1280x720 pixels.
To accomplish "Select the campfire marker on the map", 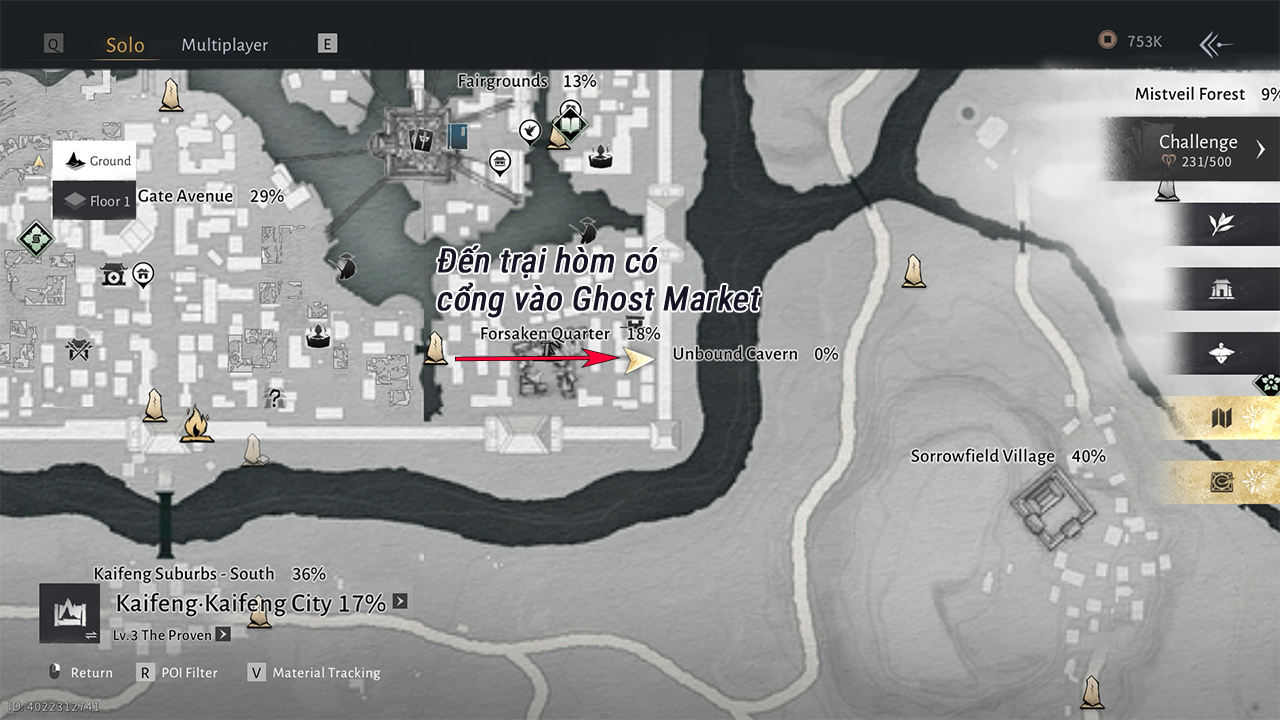I will pyautogui.click(x=196, y=425).
